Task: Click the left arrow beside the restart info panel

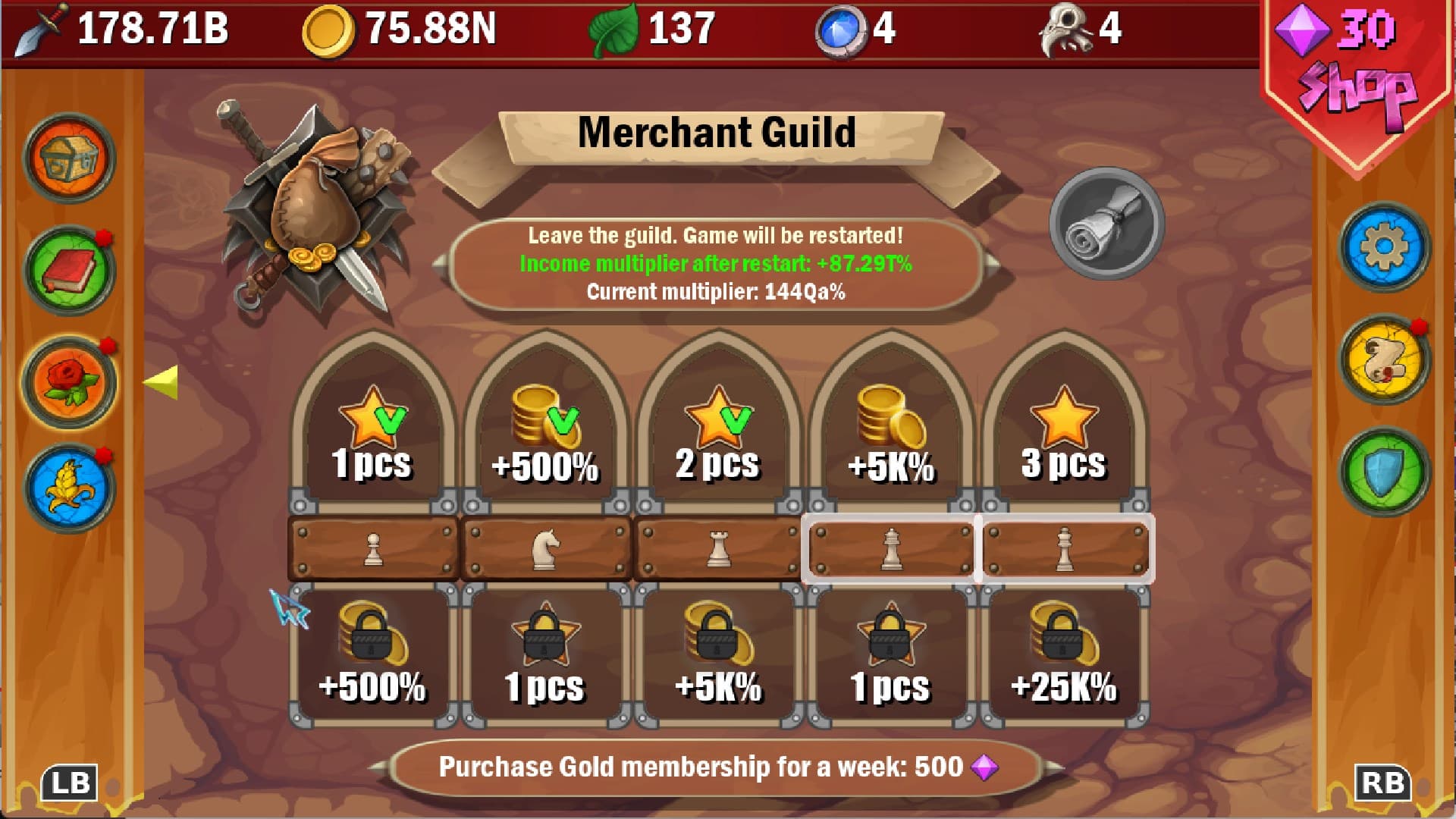Action: pyautogui.click(x=438, y=265)
